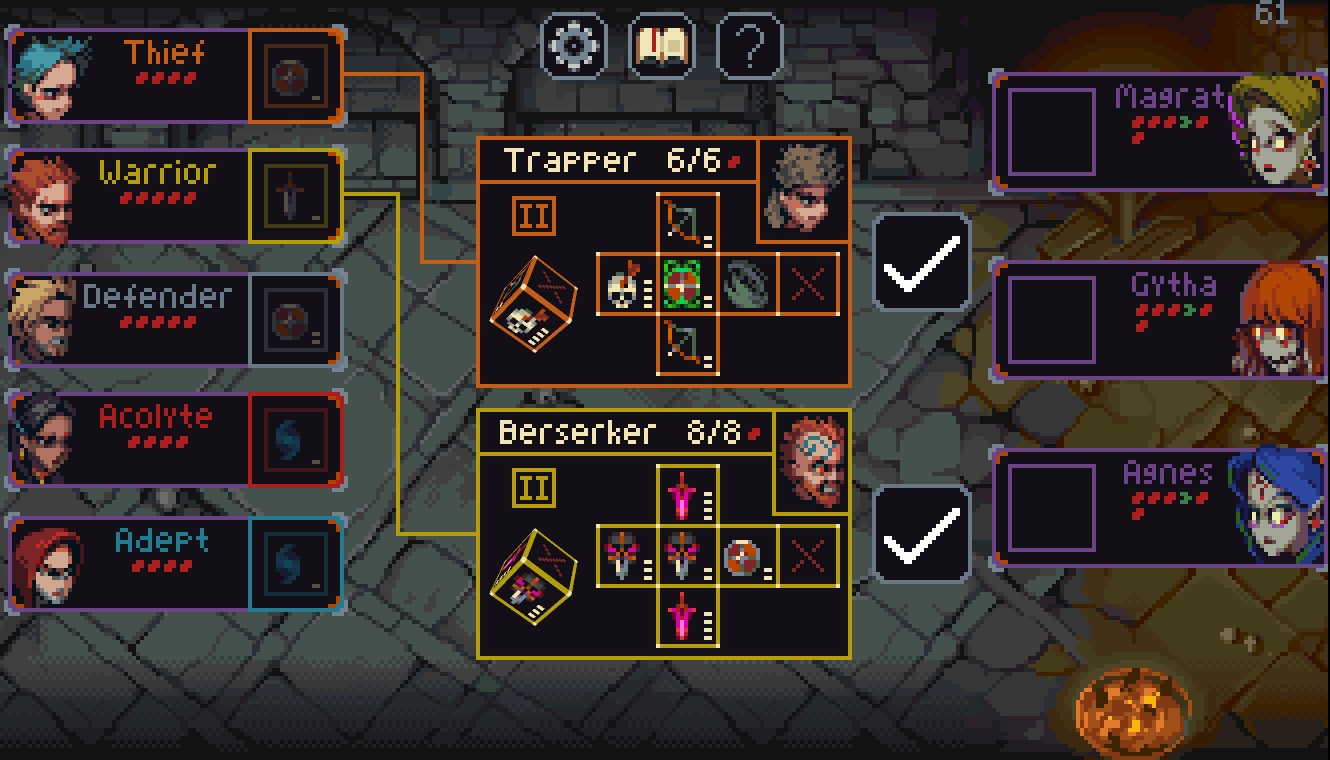
Task: Click the shield face on Berserker's die
Action: pyautogui.click(x=745, y=557)
